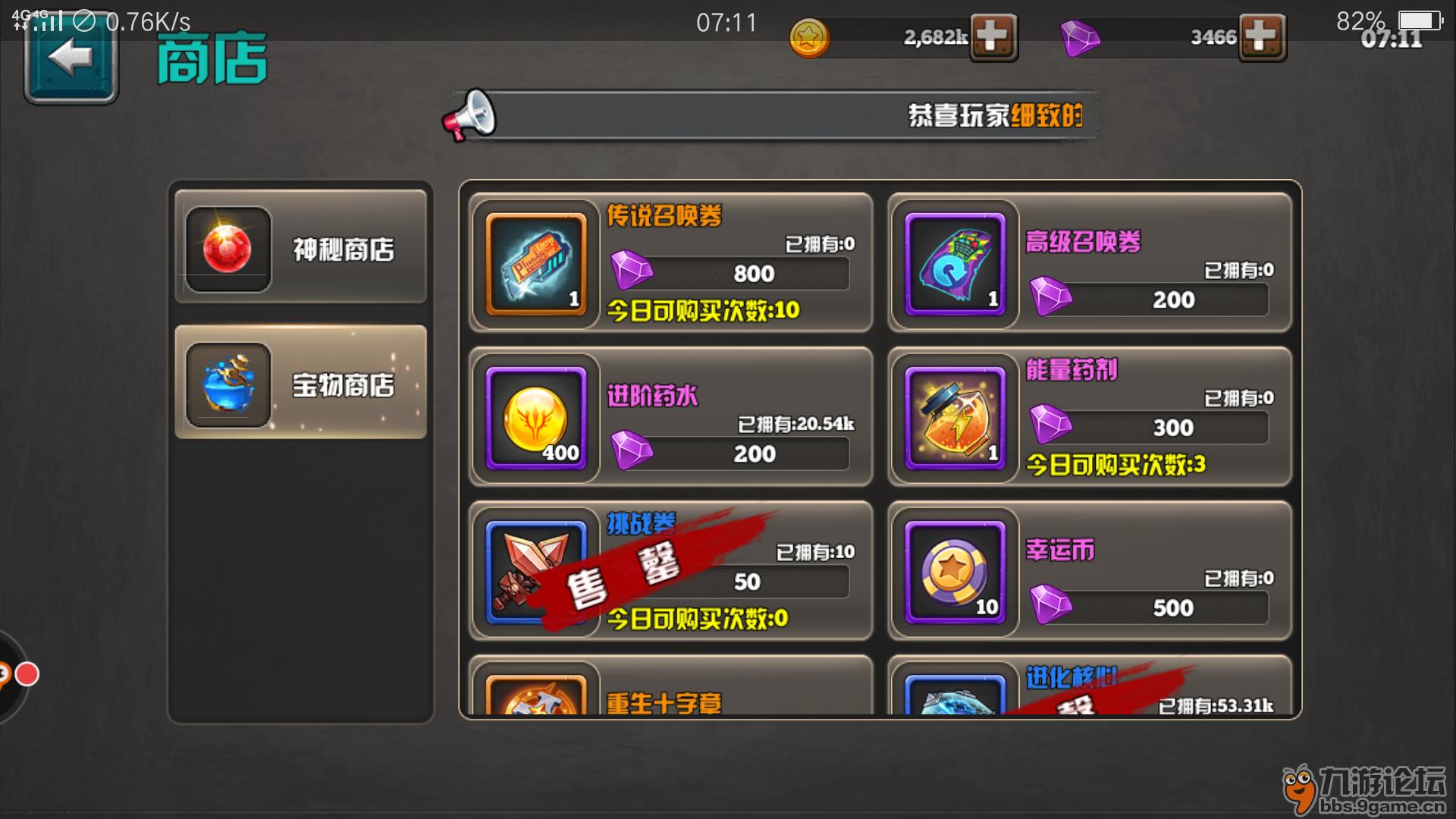
Task: Tap the plus button to add coins
Action: (993, 38)
